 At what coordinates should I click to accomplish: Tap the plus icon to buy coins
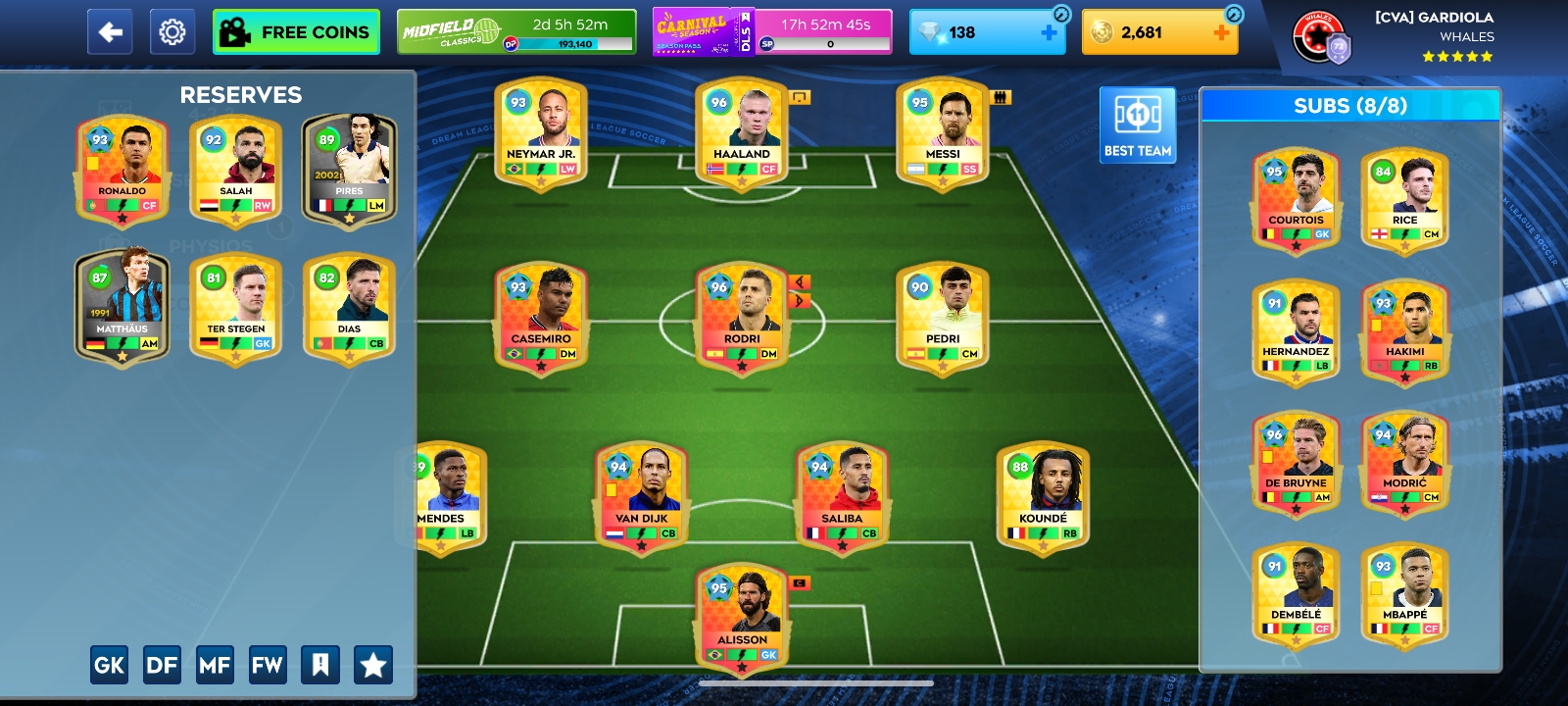1221,32
